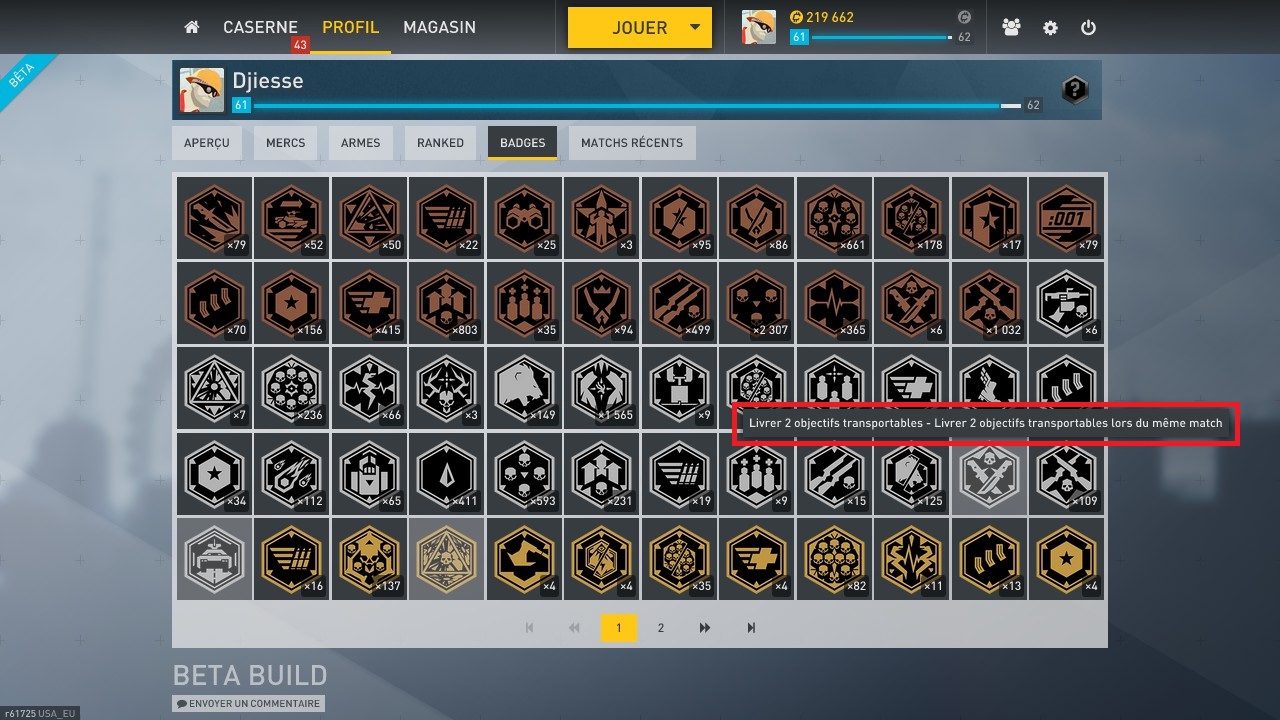
Task: Go to badges page 2
Action: [x=660, y=628]
